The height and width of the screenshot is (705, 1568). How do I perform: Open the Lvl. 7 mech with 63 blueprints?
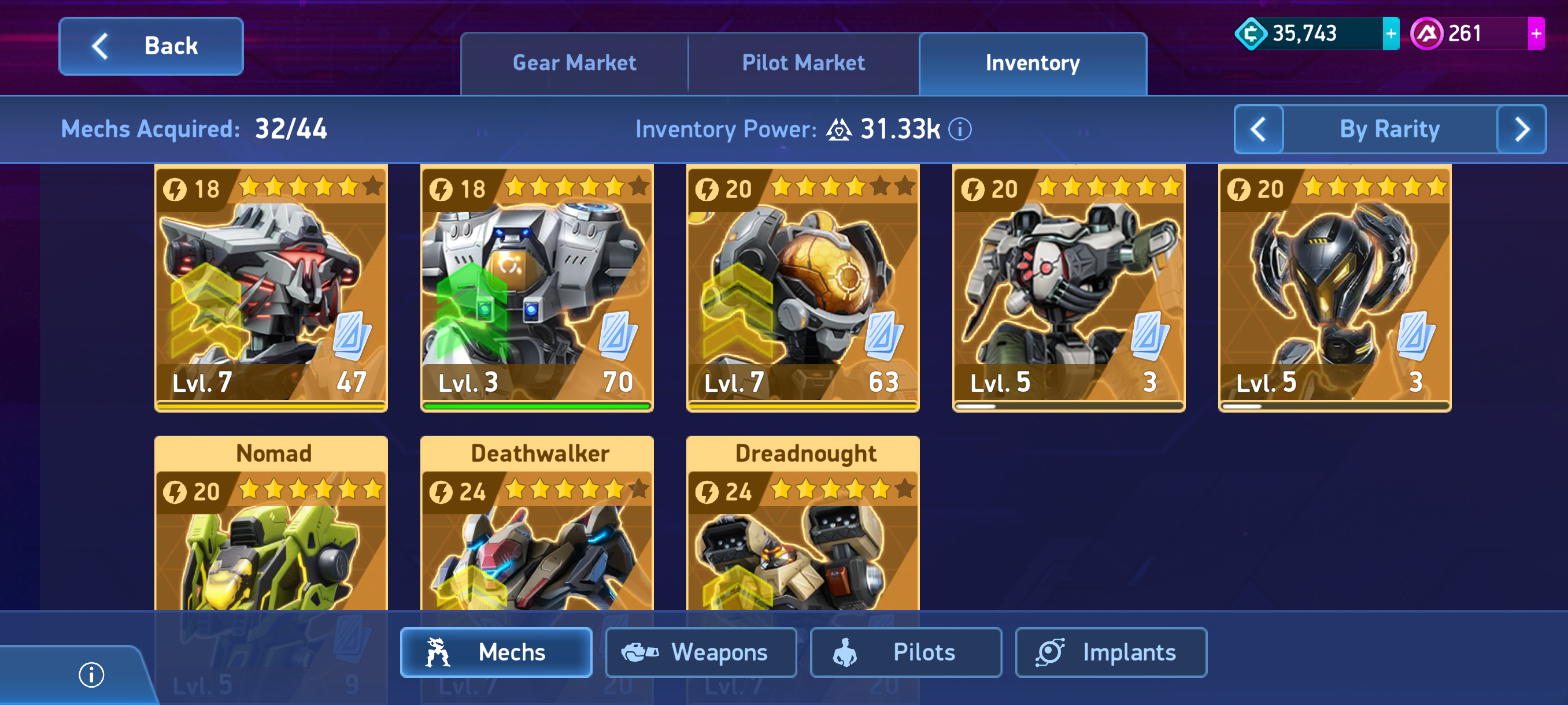click(x=803, y=288)
